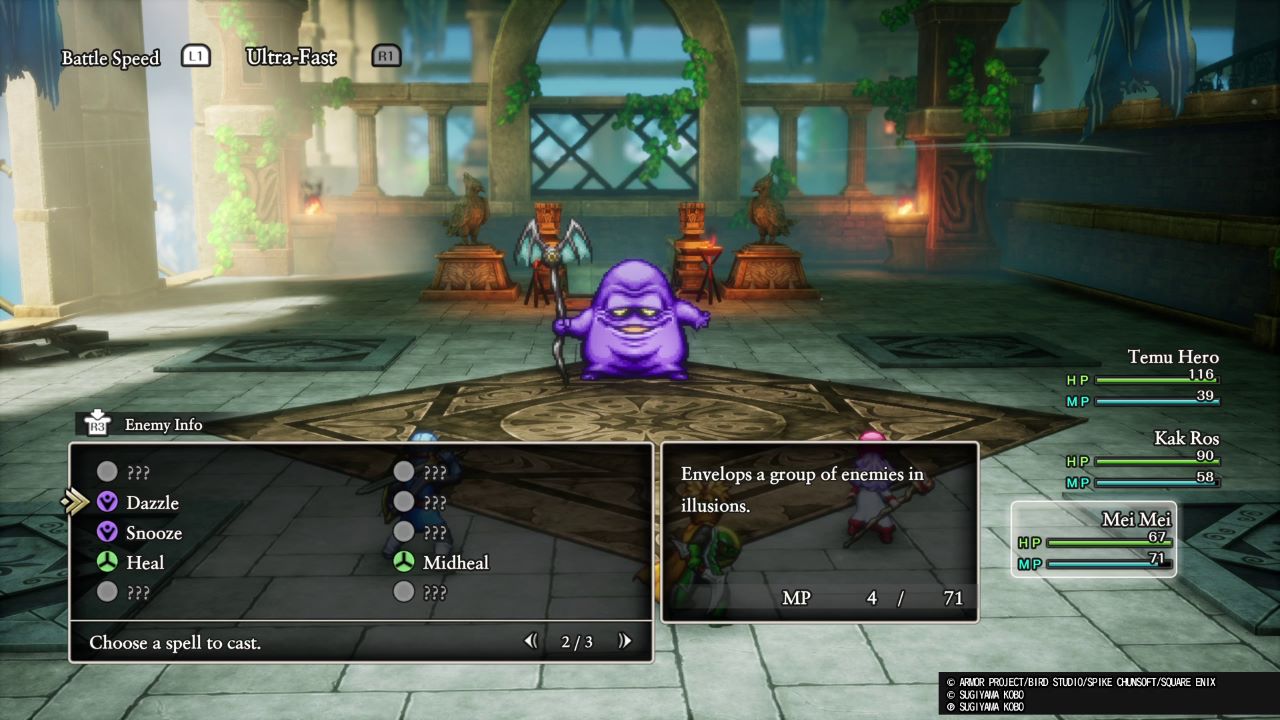This screenshot has height=720, width=1280.
Task: Cast the Heal spell
Action: pyautogui.click(x=144, y=563)
